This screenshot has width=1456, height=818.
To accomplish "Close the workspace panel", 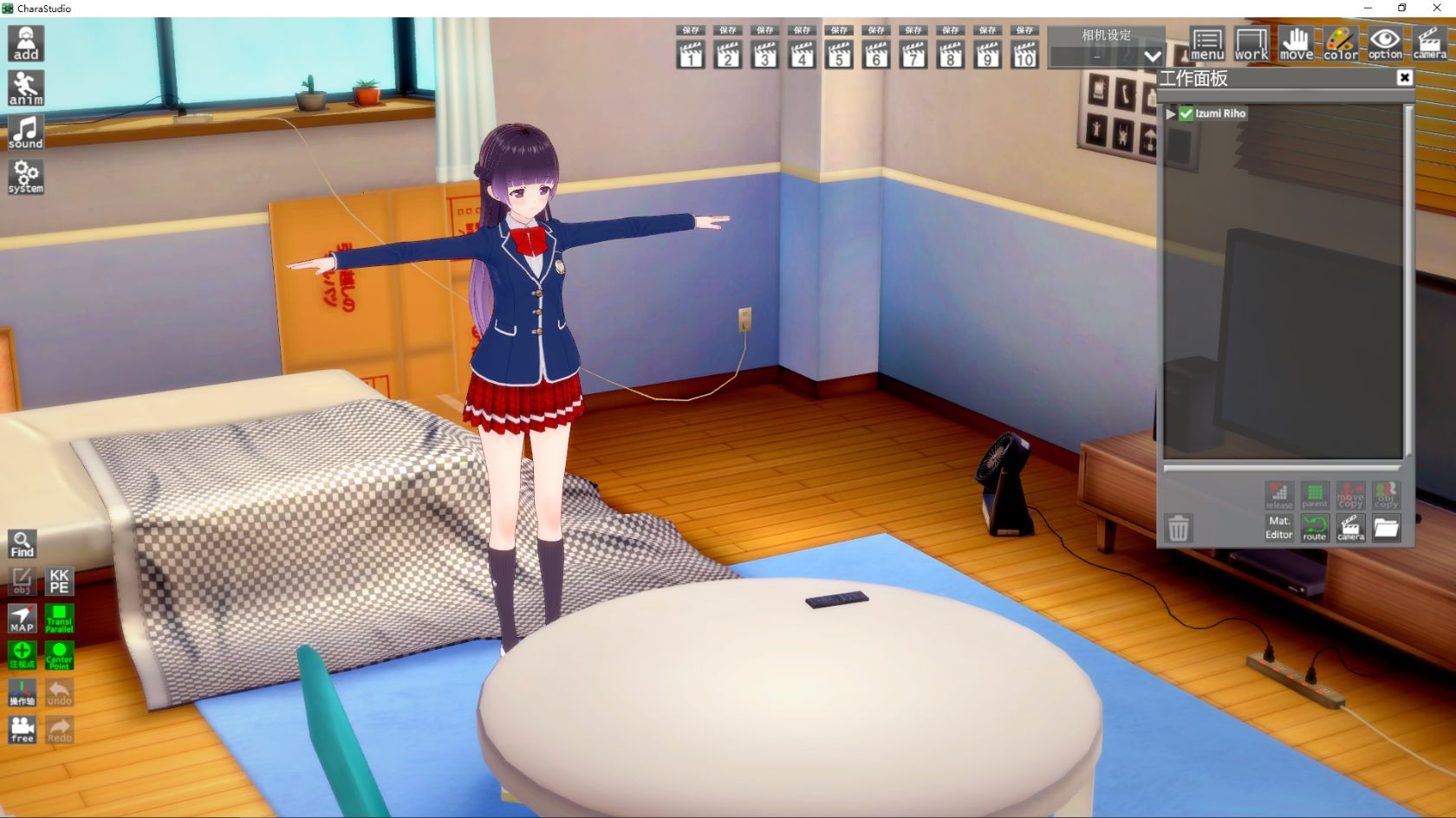I will coord(1405,78).
